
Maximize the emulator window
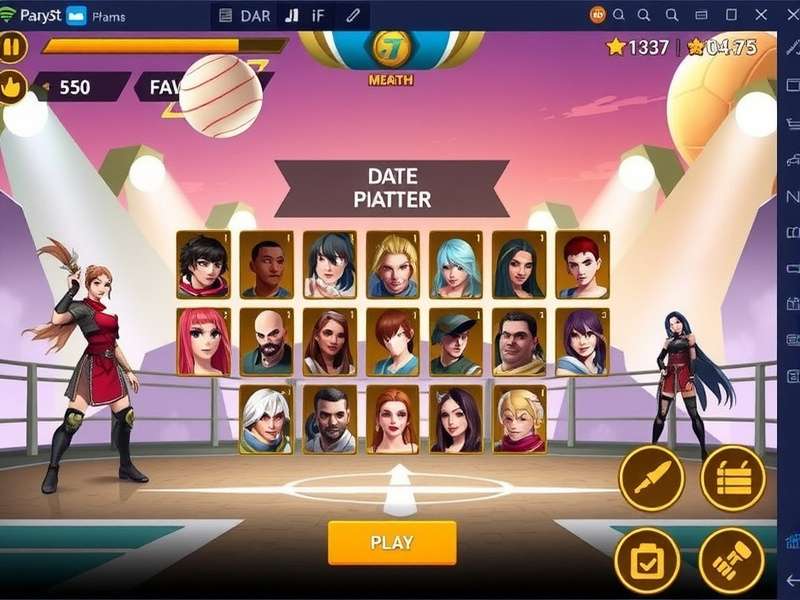tap(731, 14)
